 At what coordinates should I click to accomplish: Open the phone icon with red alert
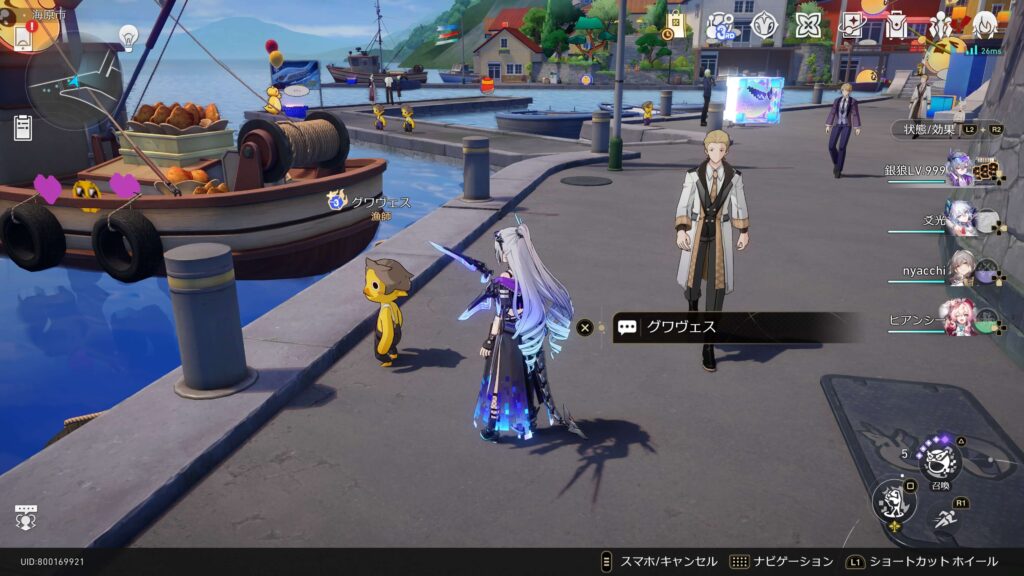point(22,34)
